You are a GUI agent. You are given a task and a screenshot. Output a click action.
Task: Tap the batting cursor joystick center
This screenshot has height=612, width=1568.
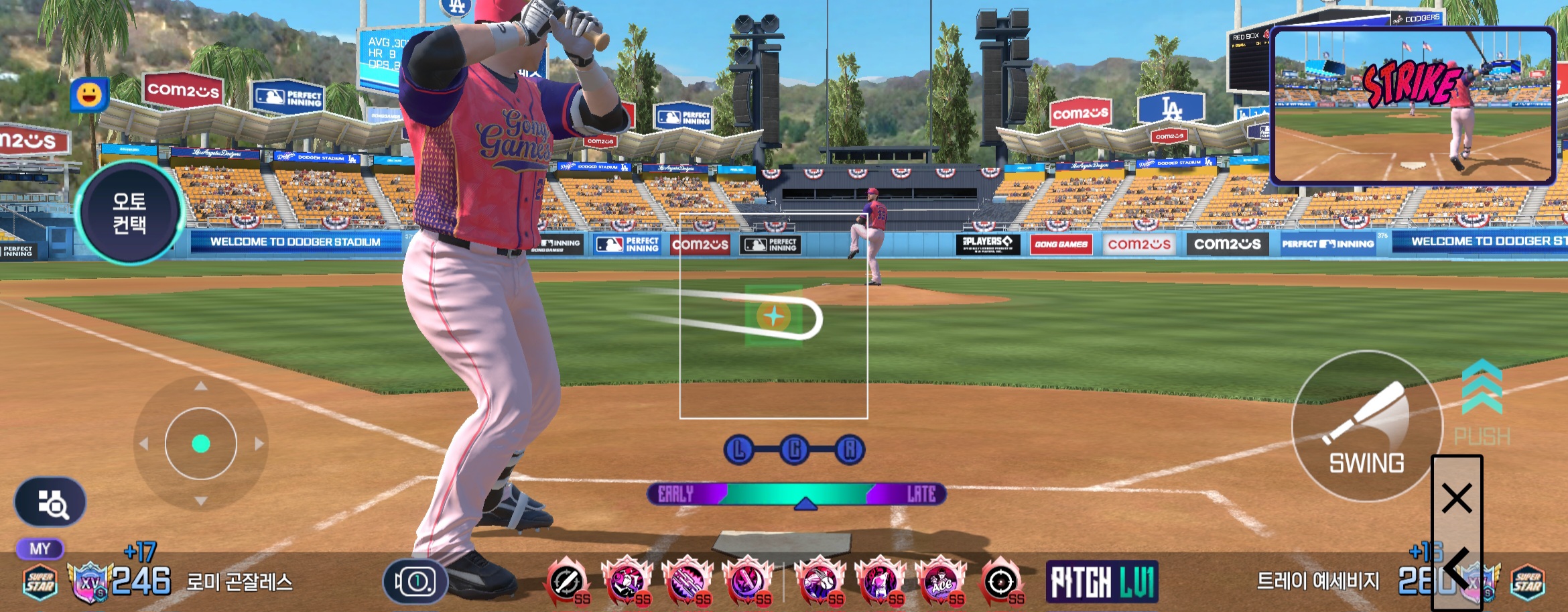point(201,444)
